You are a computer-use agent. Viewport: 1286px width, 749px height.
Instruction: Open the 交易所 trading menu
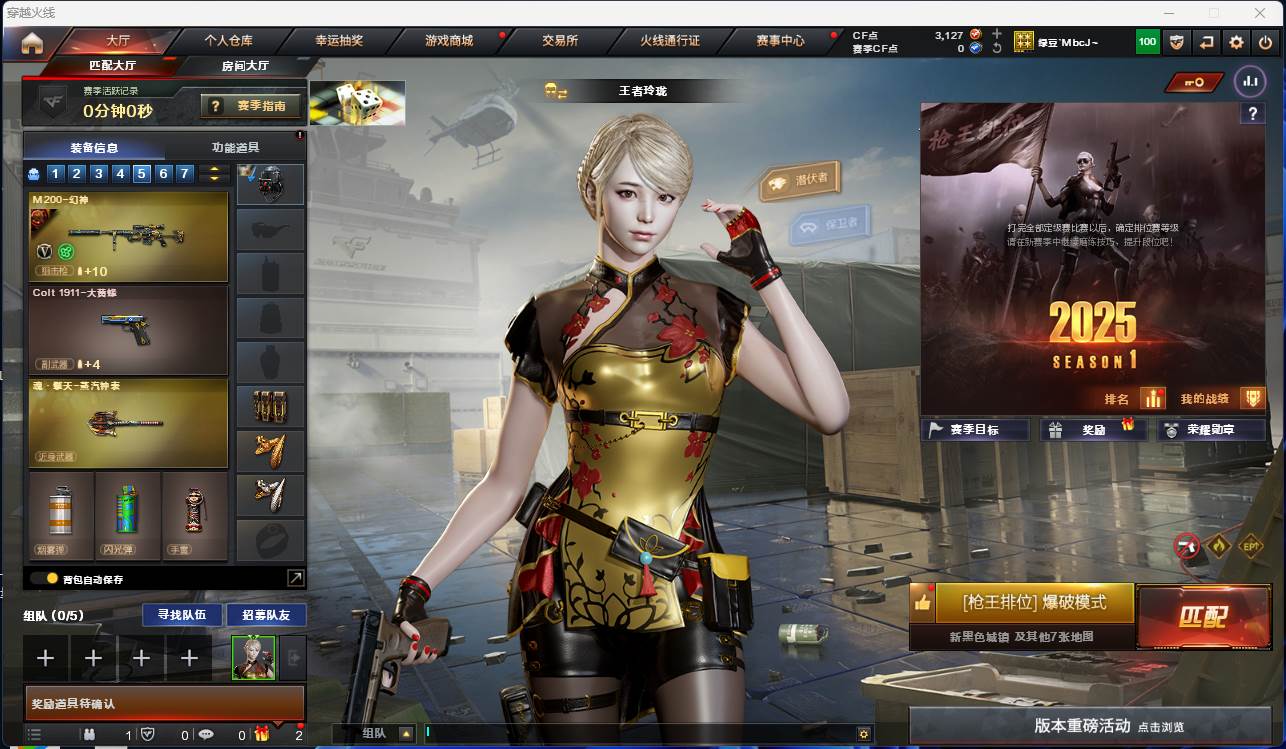pyautogui.click(x=560, y=41)
